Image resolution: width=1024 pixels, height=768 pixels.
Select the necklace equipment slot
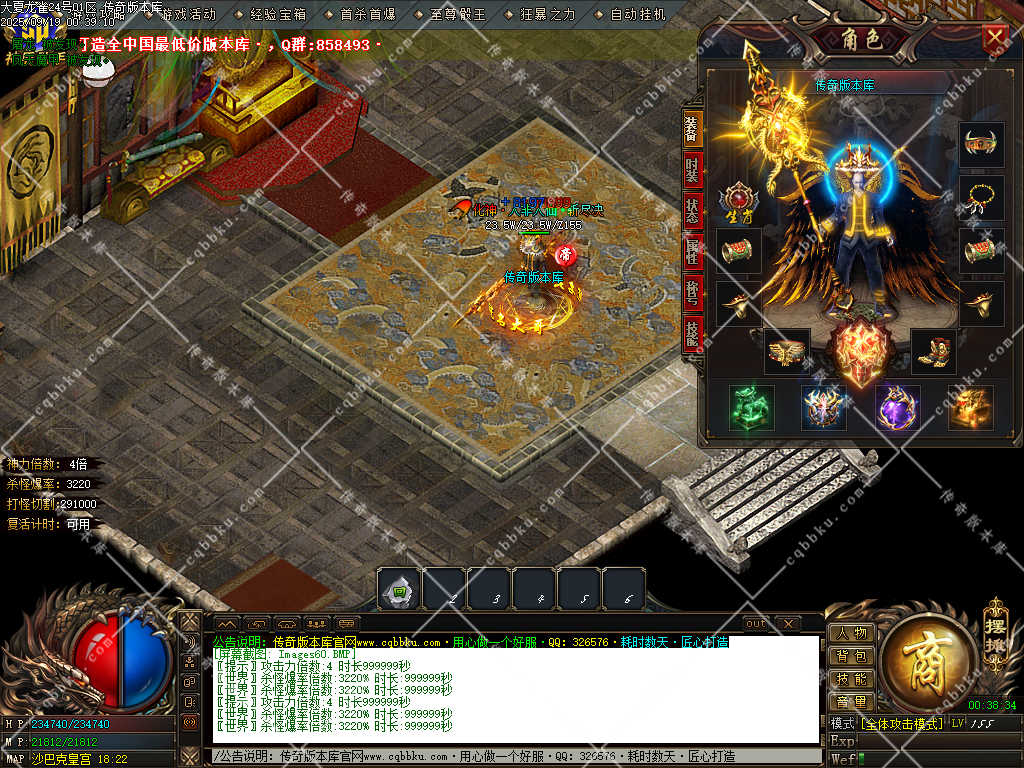(981, 198)
